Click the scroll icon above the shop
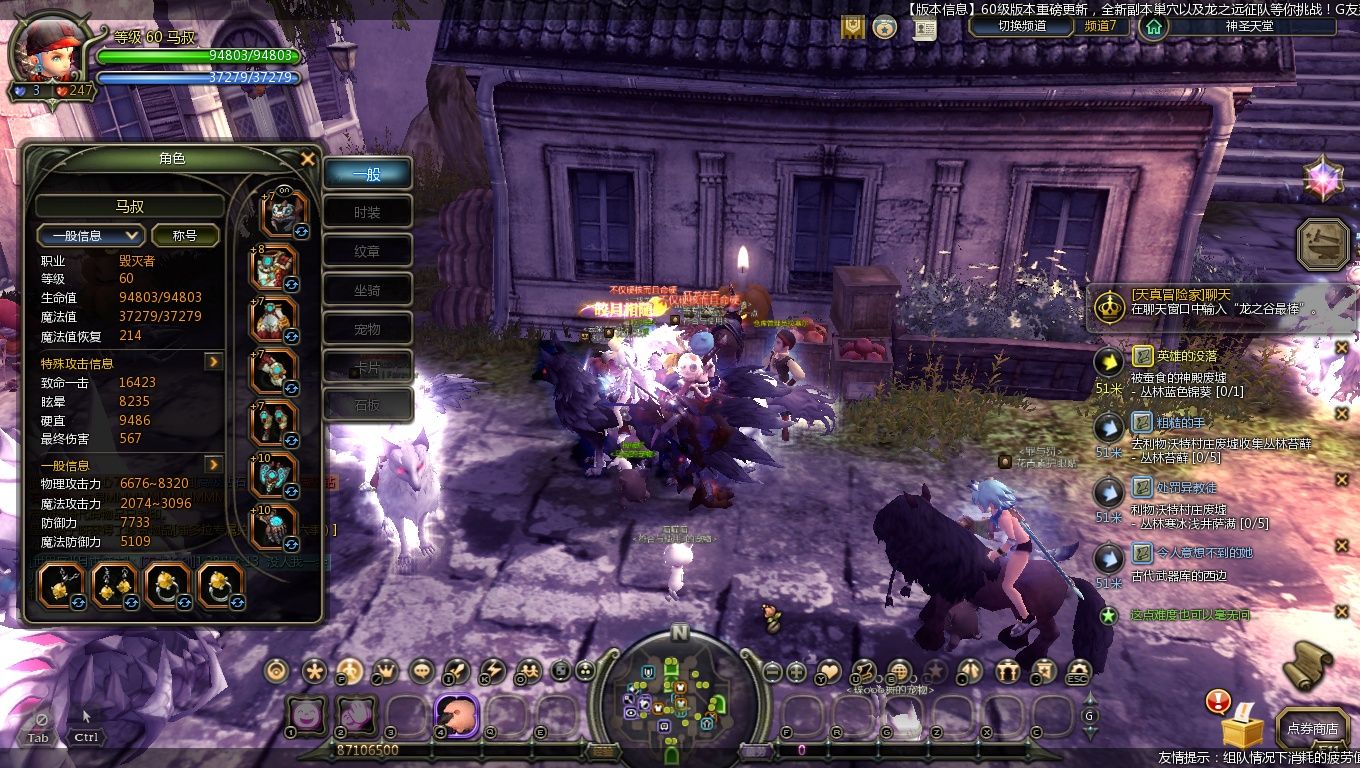This screenshot has height=768, width=1360. click(x=1311, y=665)
